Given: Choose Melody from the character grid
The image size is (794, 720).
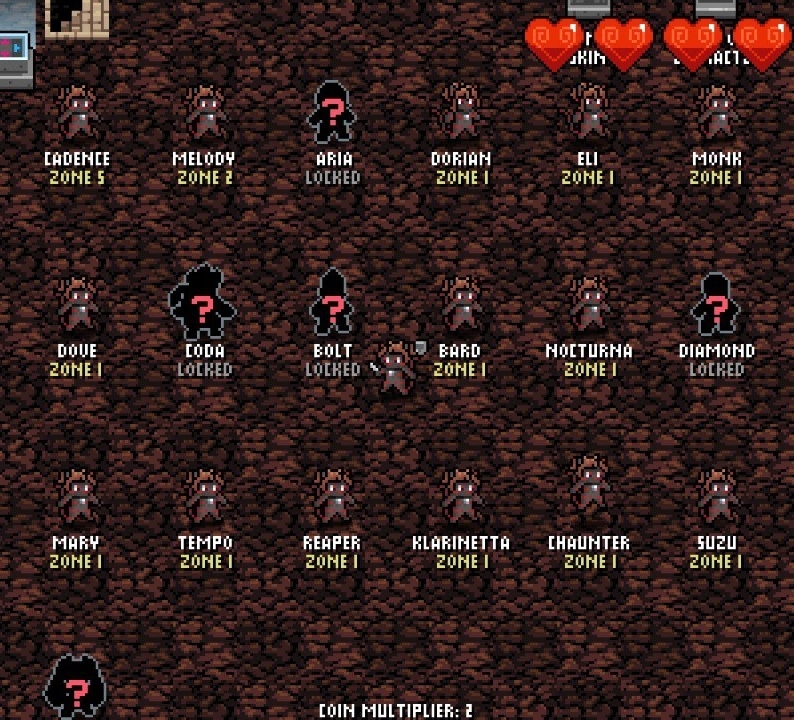Looking at the screenshot, I should coord(204,113).
